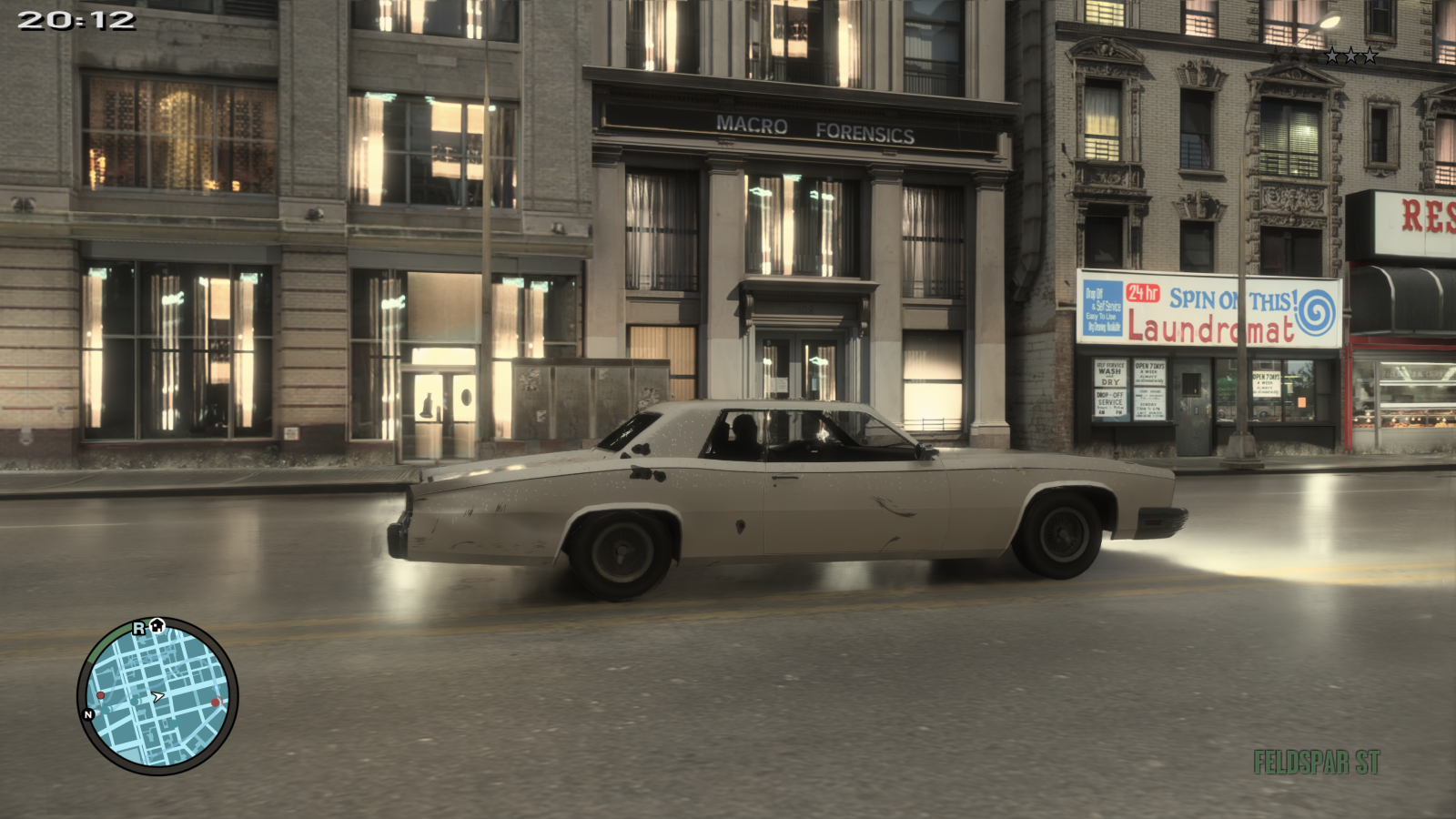Toggle the first lit wanted star
The height and width of the screenshot is (819, 1456).
(1331, 55)
